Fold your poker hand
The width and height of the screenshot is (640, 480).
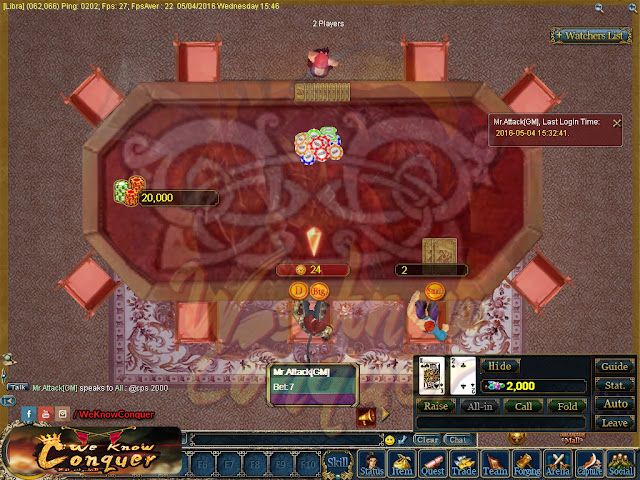[566, 406]
